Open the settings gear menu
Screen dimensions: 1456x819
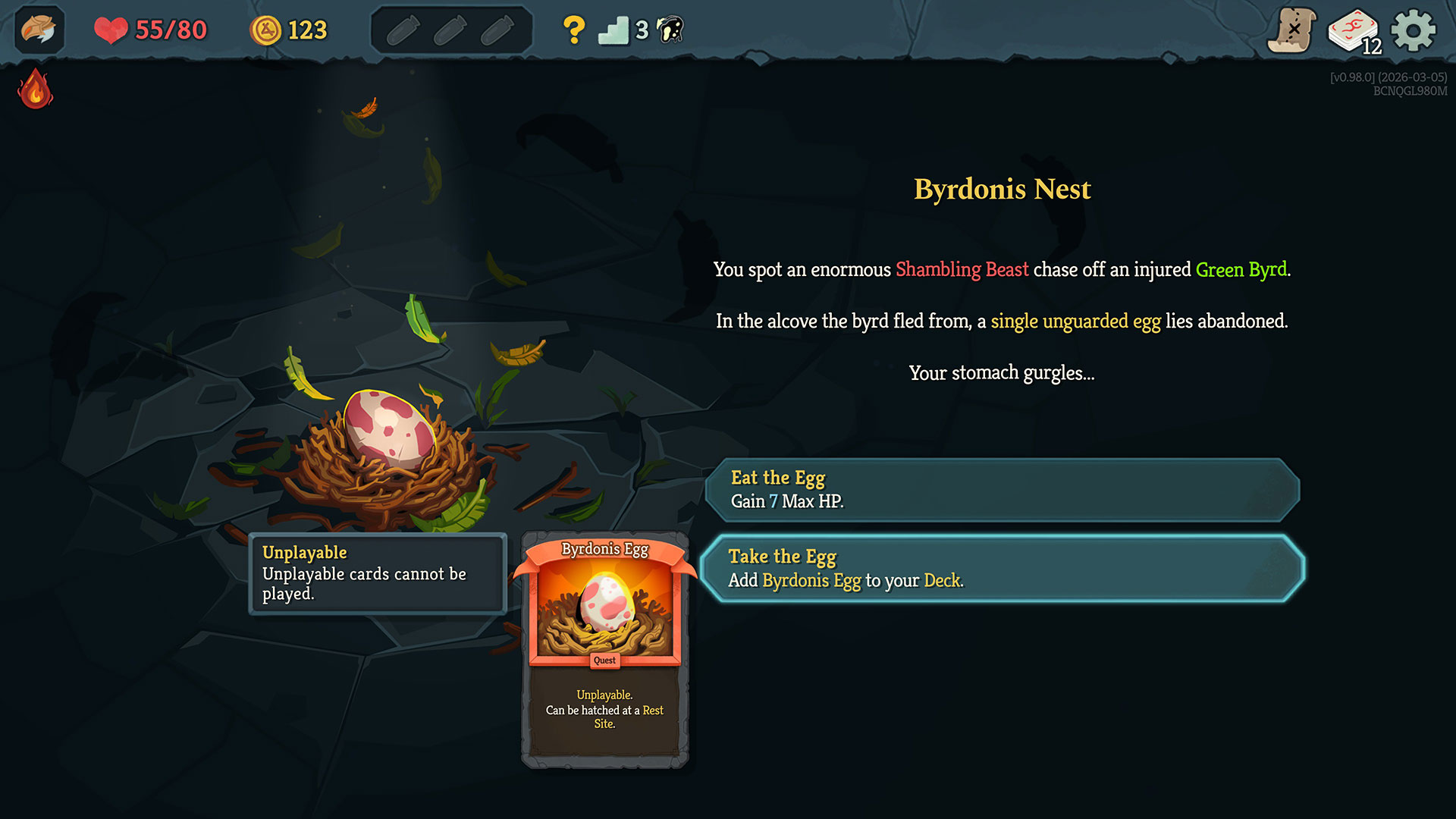[1413, 30]
